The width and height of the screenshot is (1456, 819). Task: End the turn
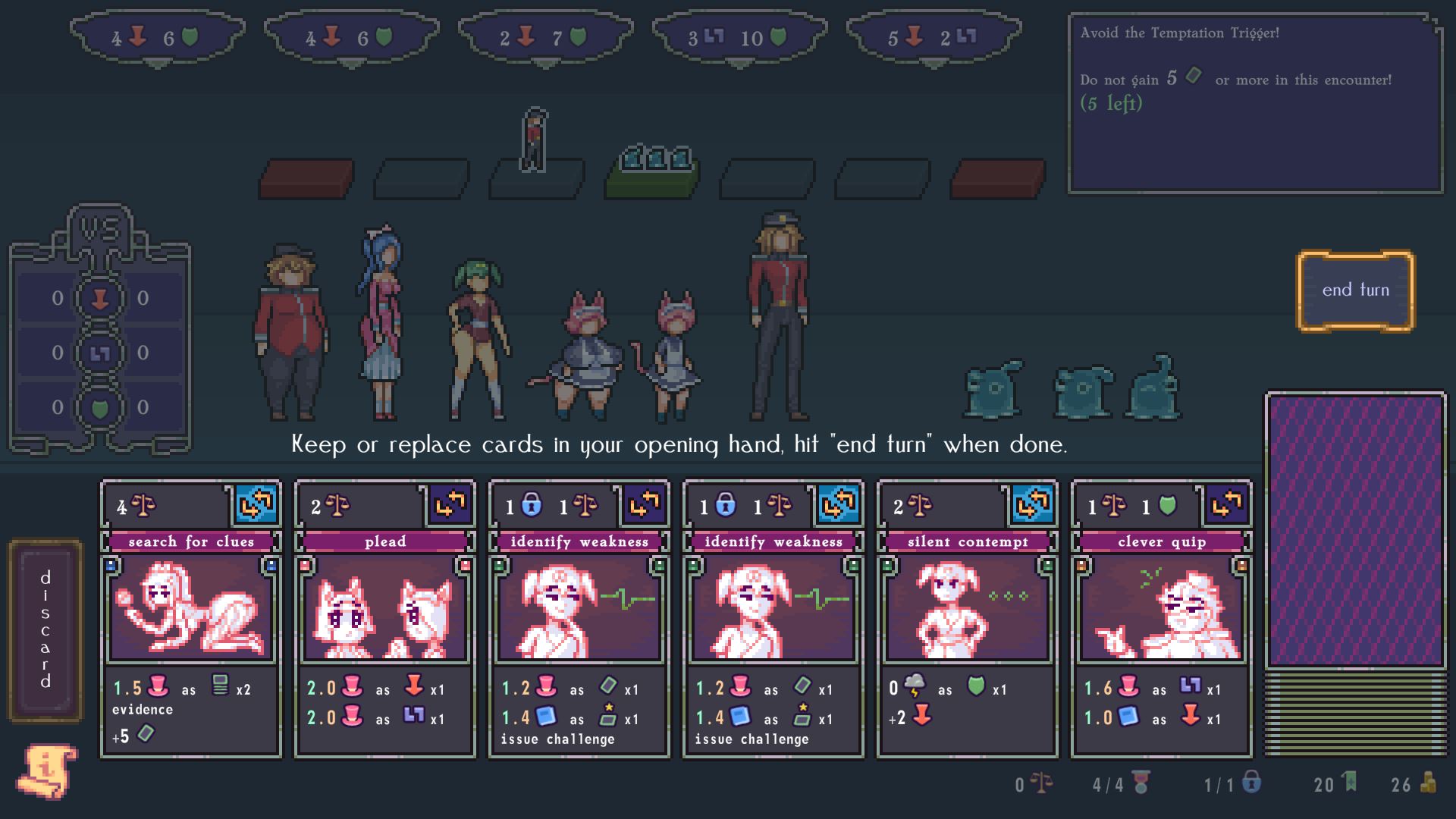click(1355, 290)
